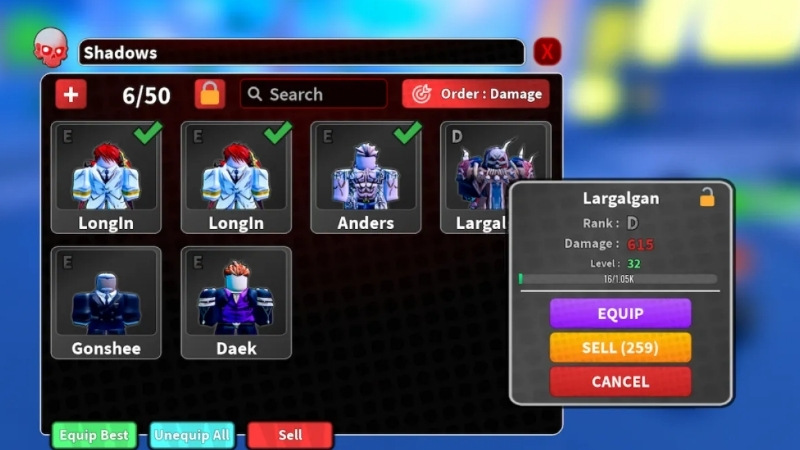Pick the Daek shadow card

pos(236,302)
